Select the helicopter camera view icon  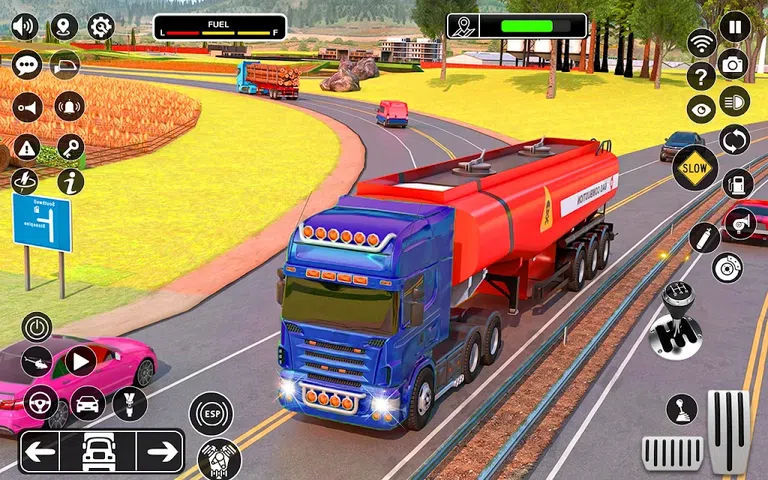coord(37,361)
